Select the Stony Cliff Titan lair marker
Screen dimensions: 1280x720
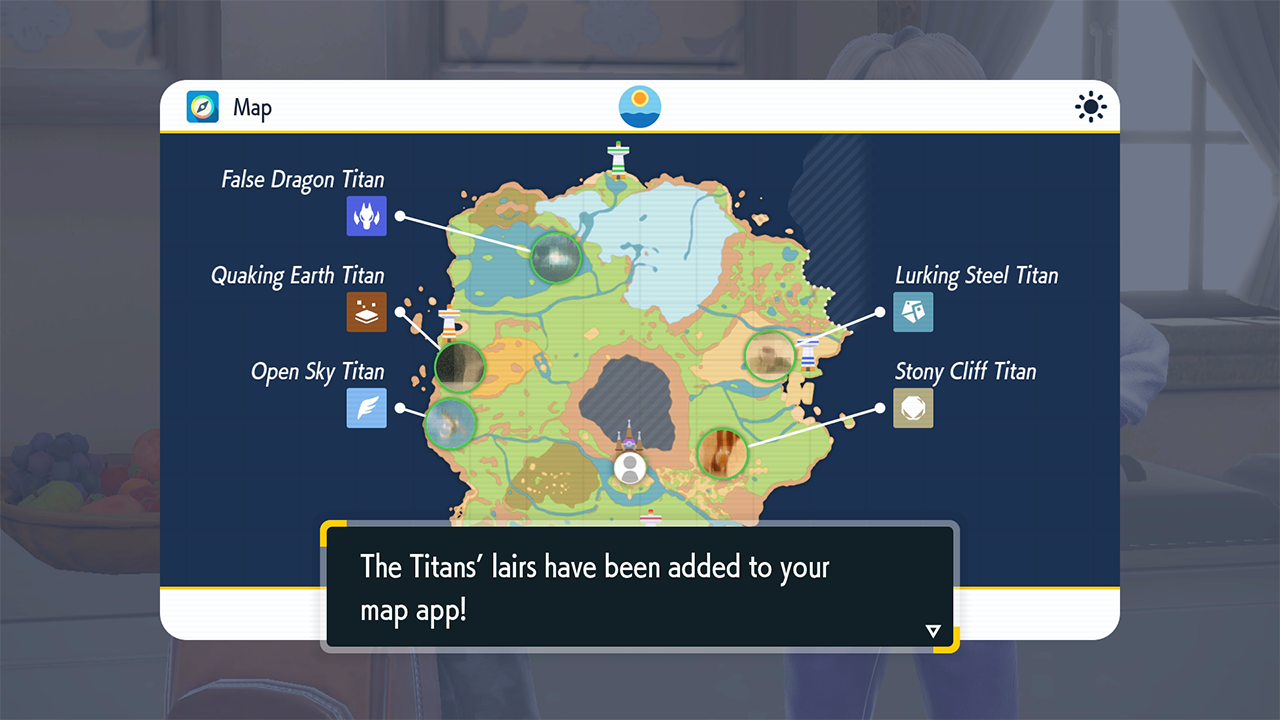[722, 453]
